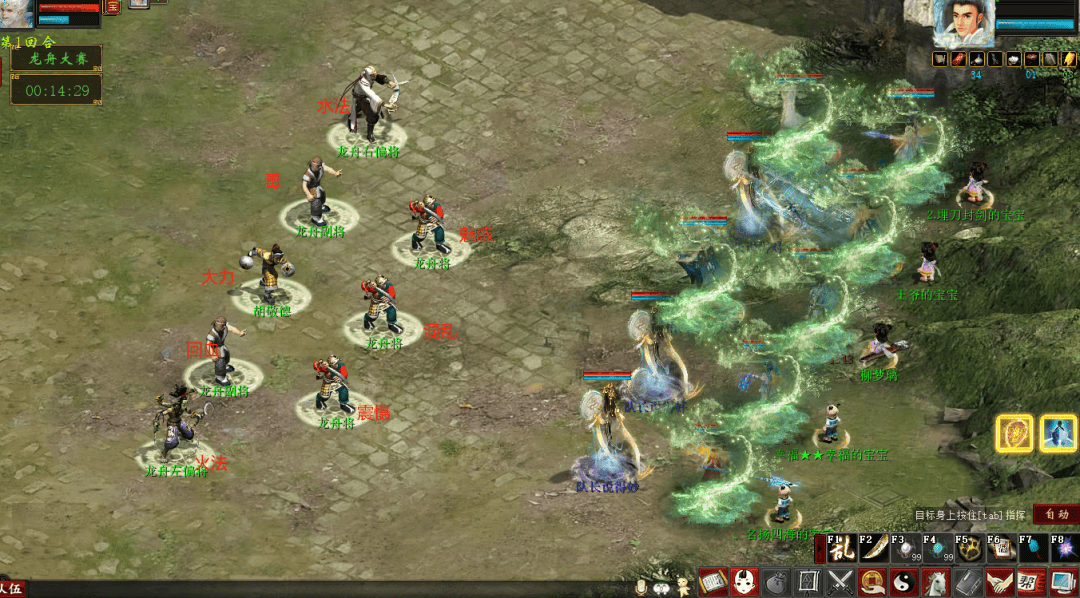Image resolution: width=1080 pixels, height=598 pixels.
Task: Click the glowing golden shield buff icon
Action: (x=1014, y=434)
